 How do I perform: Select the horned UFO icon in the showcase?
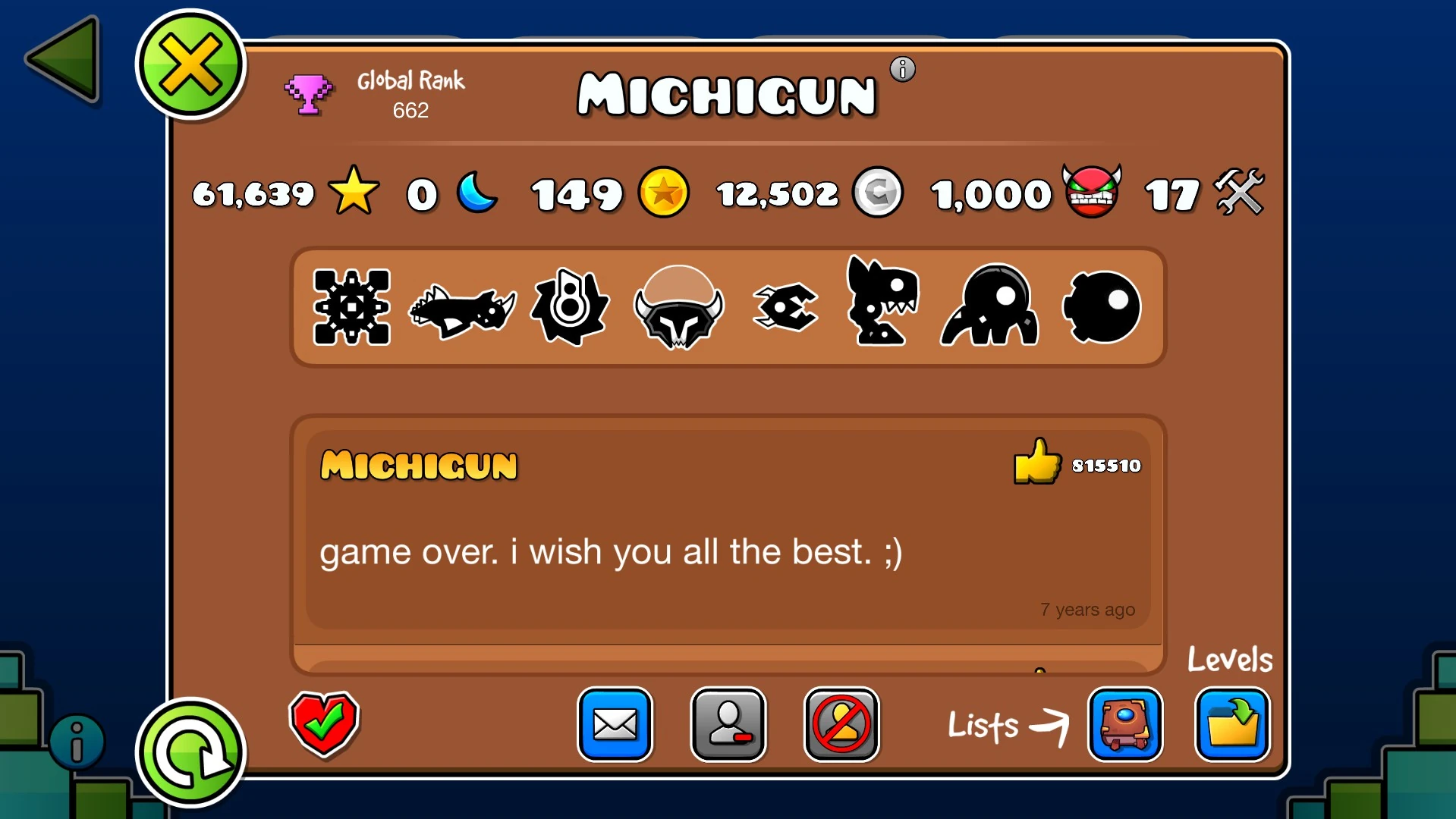tap(679, 306)
